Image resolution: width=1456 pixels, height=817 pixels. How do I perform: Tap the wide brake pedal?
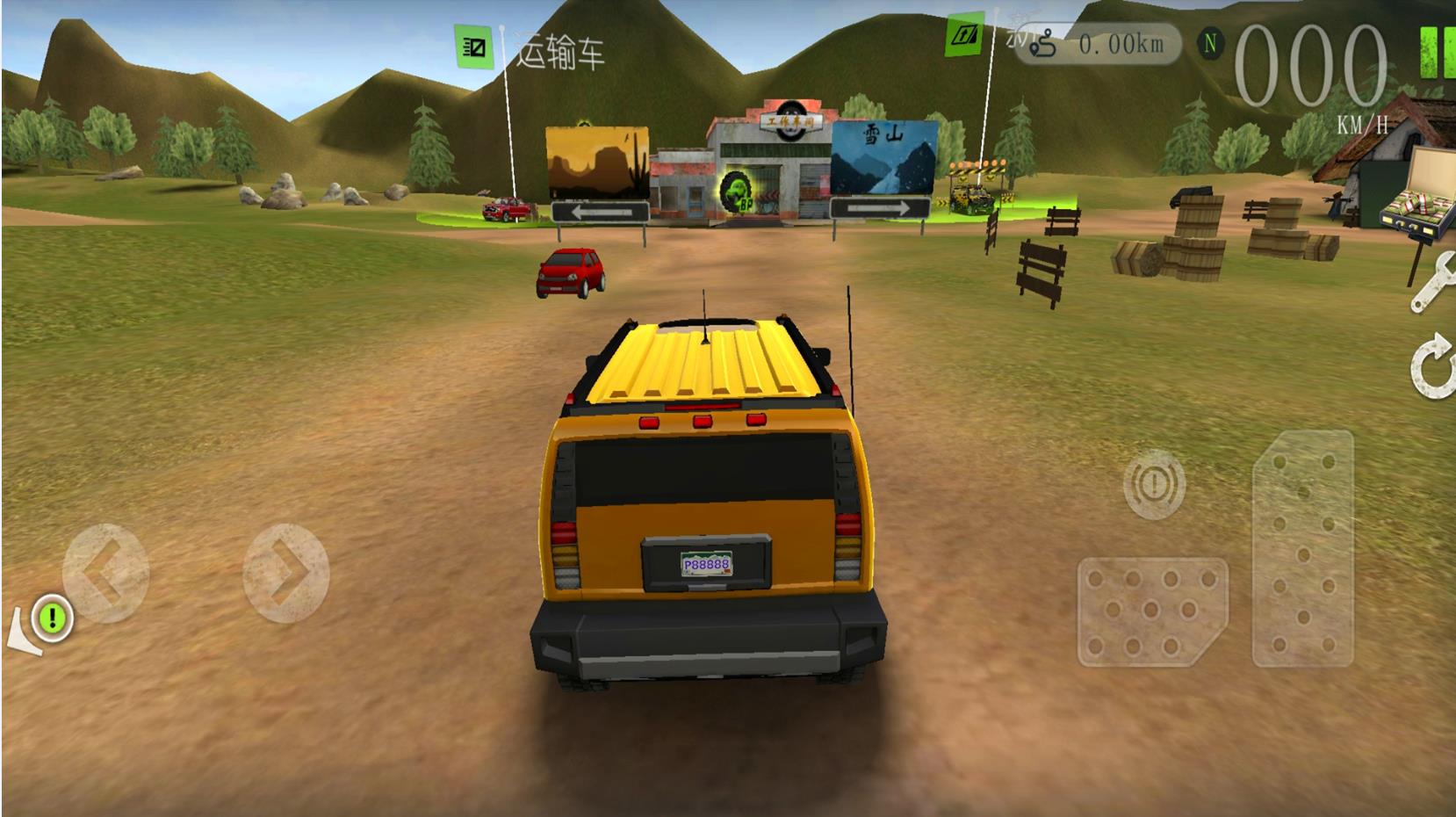(1151, 611)
